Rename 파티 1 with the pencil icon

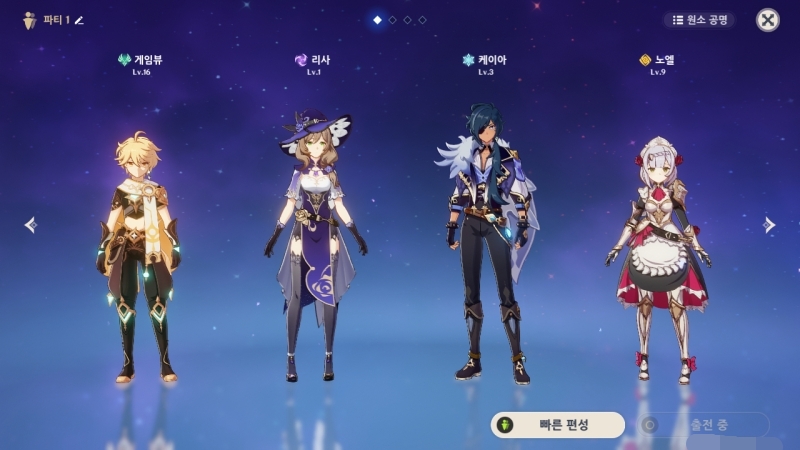pos(80,20)
